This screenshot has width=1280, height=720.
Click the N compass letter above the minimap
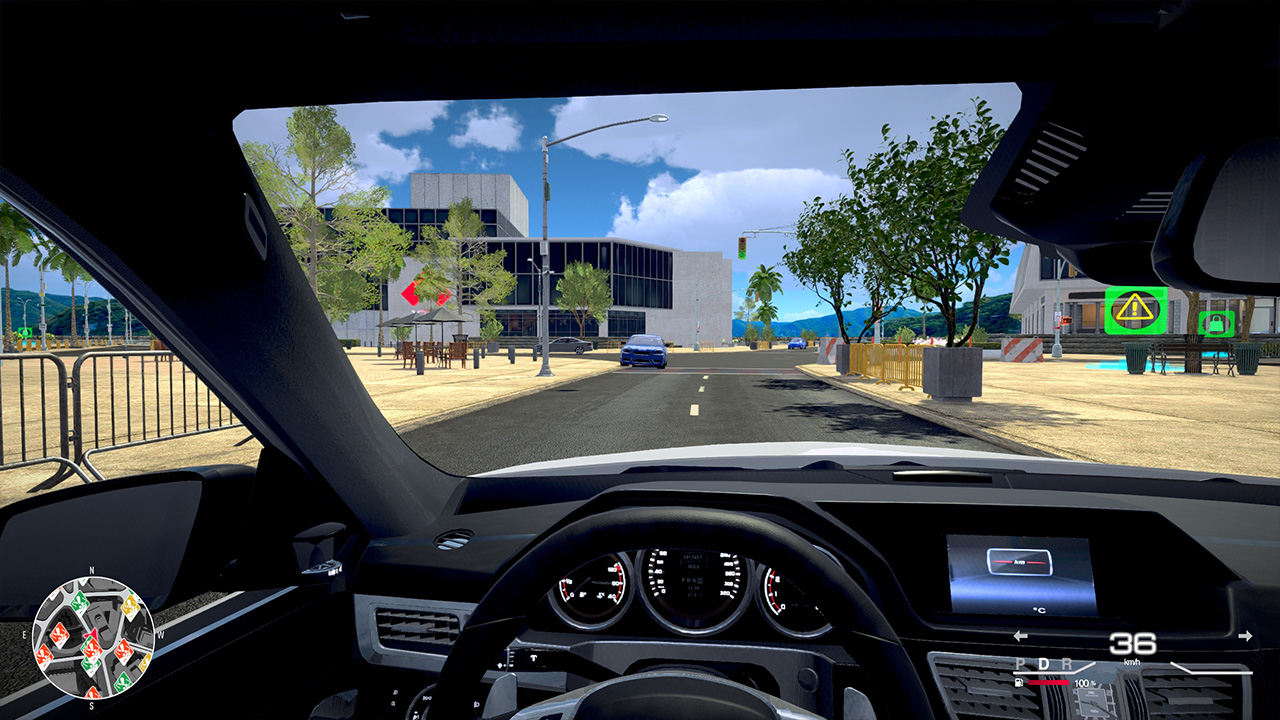click(91, 570)
